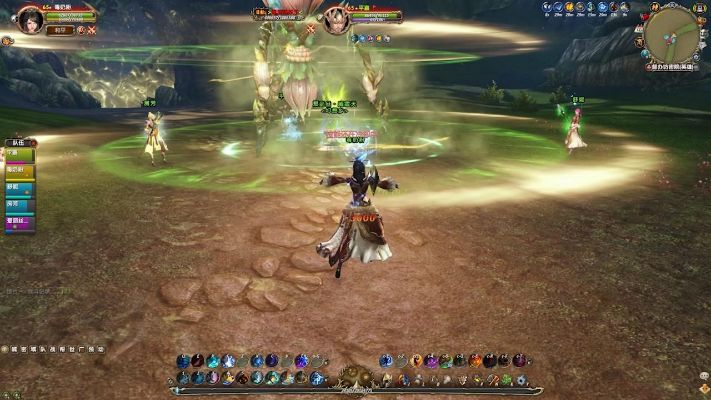
Task: Select the last party member in team list
Action: tap(20, 221)
